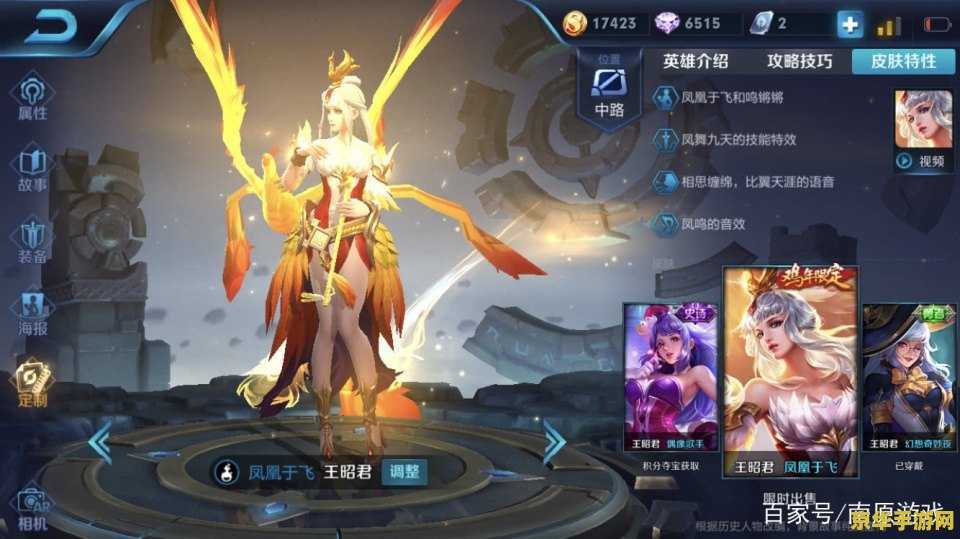The width and height of the screenshot is (960, 539).
Task: Switch to the 攻略技巧 tab
Action: (x=799, y=61)
